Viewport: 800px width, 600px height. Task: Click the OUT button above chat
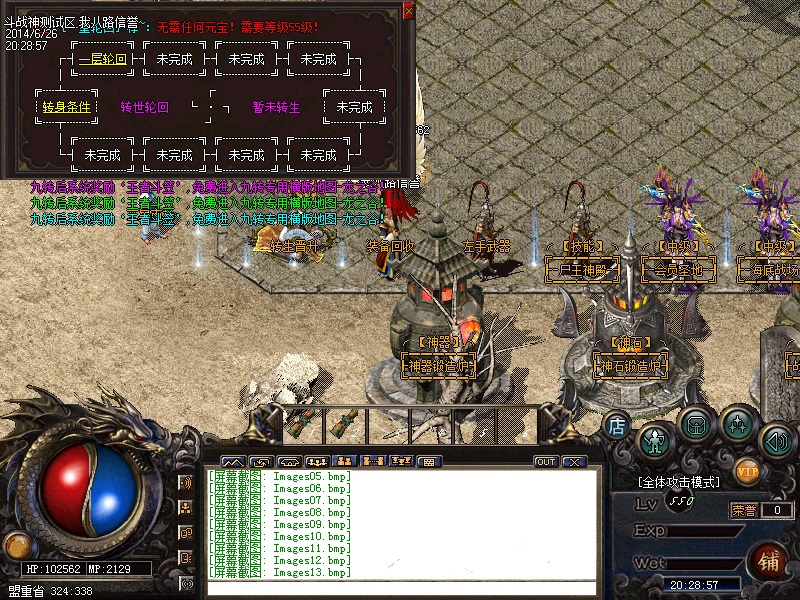point(546,462)
